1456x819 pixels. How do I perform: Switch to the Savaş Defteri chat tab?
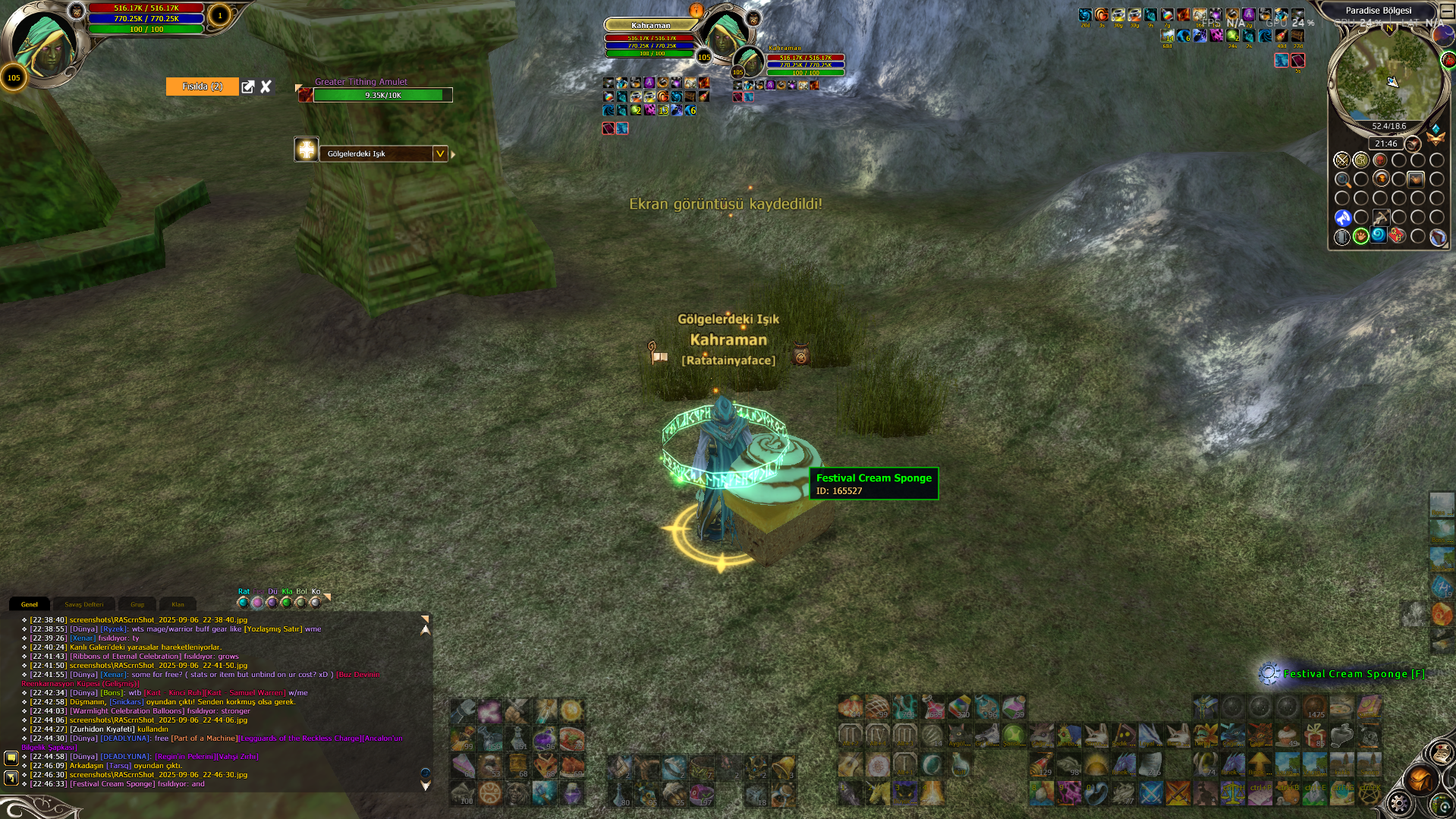coord(83,604)
